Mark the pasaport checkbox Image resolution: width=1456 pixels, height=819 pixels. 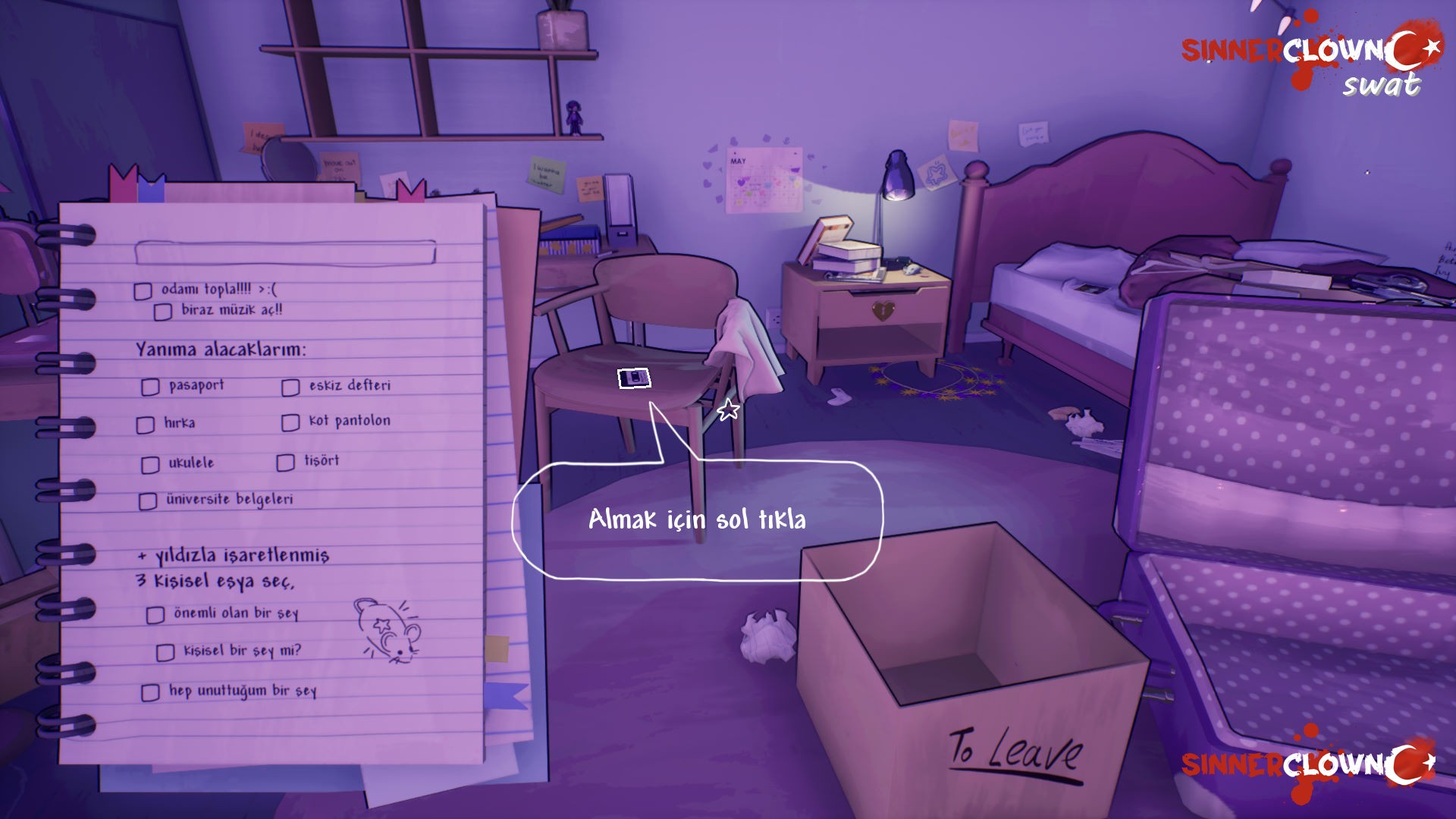[x=150, y=388]
